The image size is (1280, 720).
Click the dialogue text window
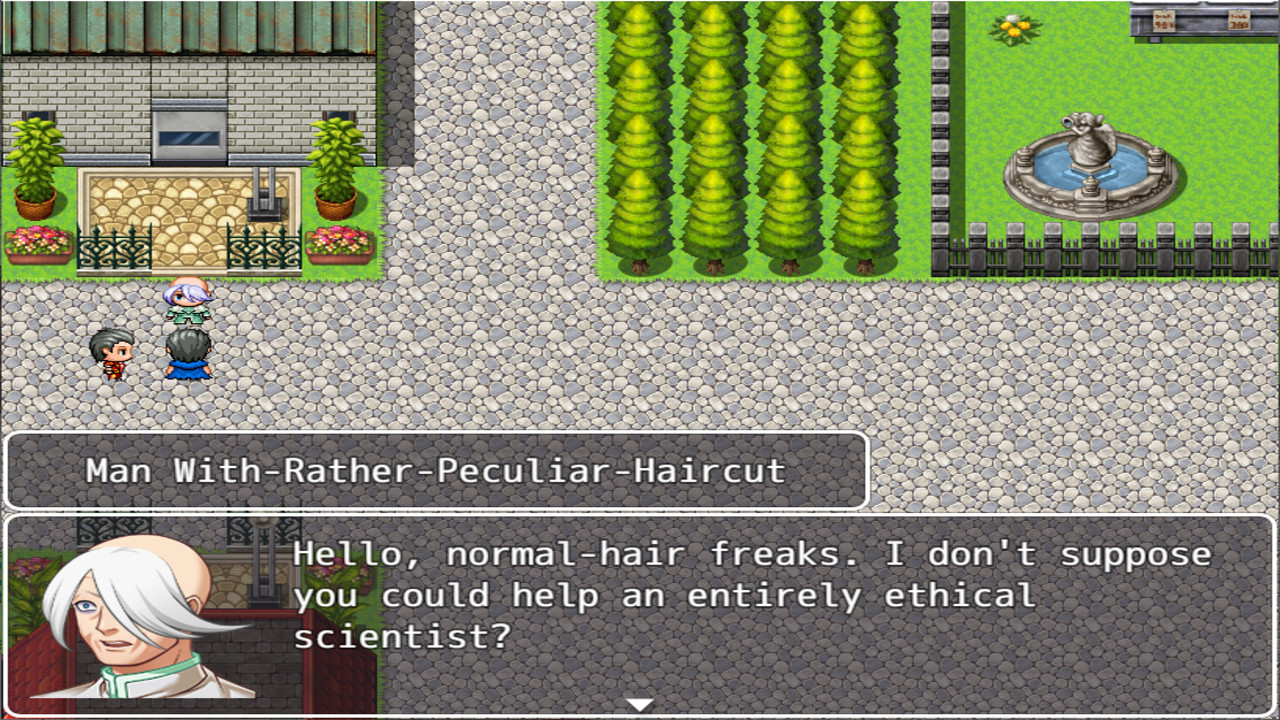tap(700, 600)
